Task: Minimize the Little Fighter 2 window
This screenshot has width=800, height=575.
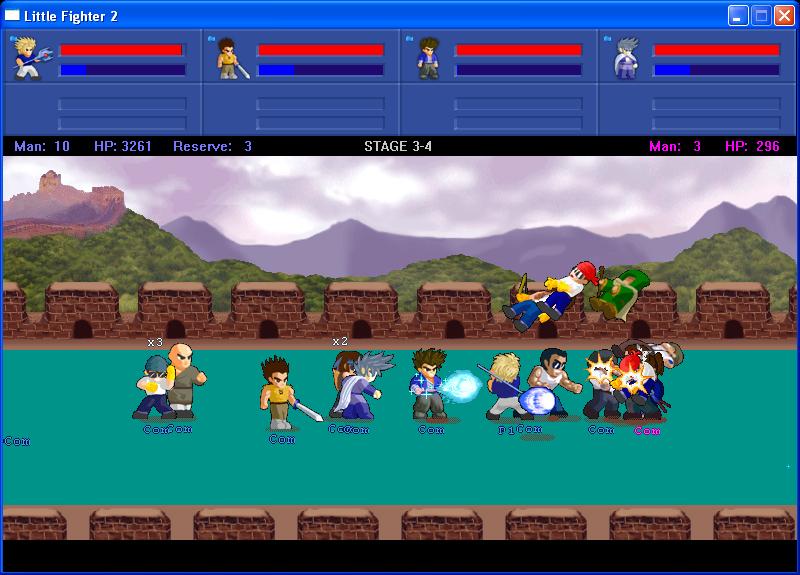Action: point(738,15)
